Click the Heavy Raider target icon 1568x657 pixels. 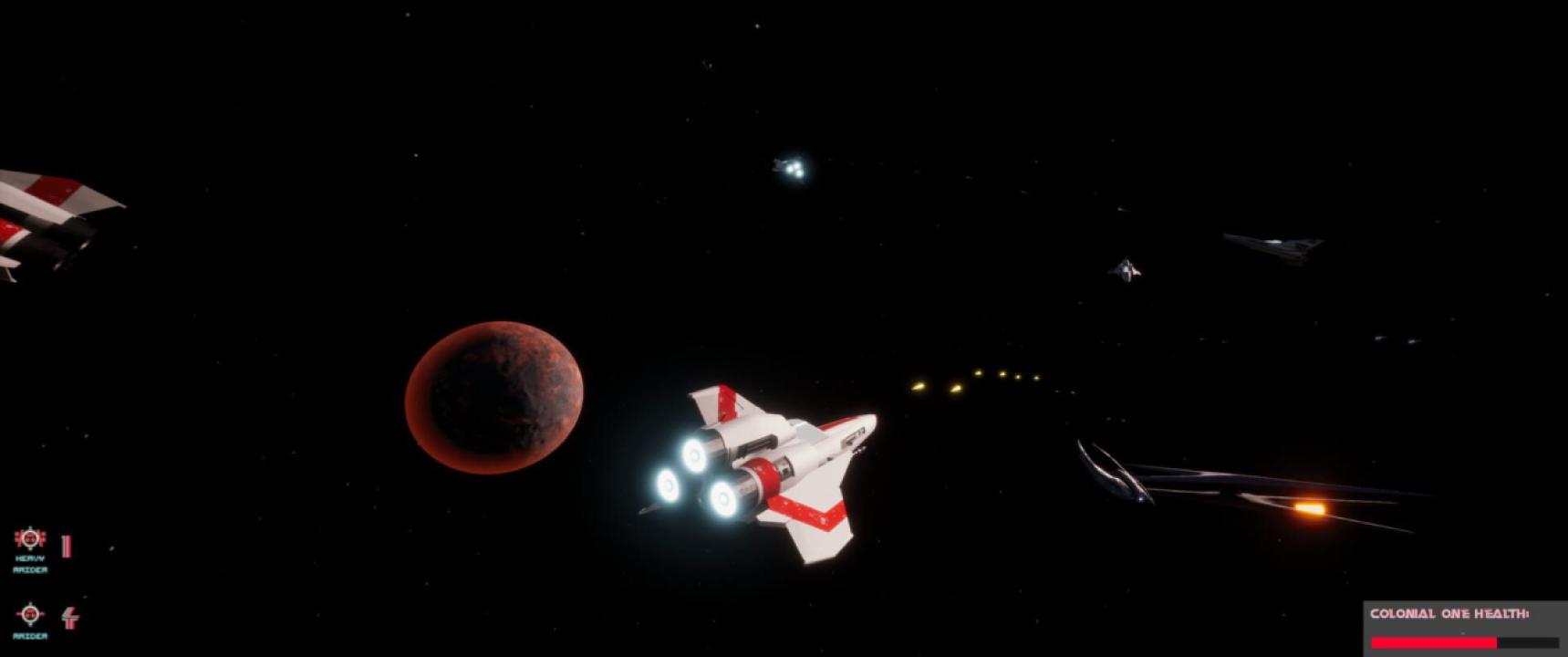[30, 538]
